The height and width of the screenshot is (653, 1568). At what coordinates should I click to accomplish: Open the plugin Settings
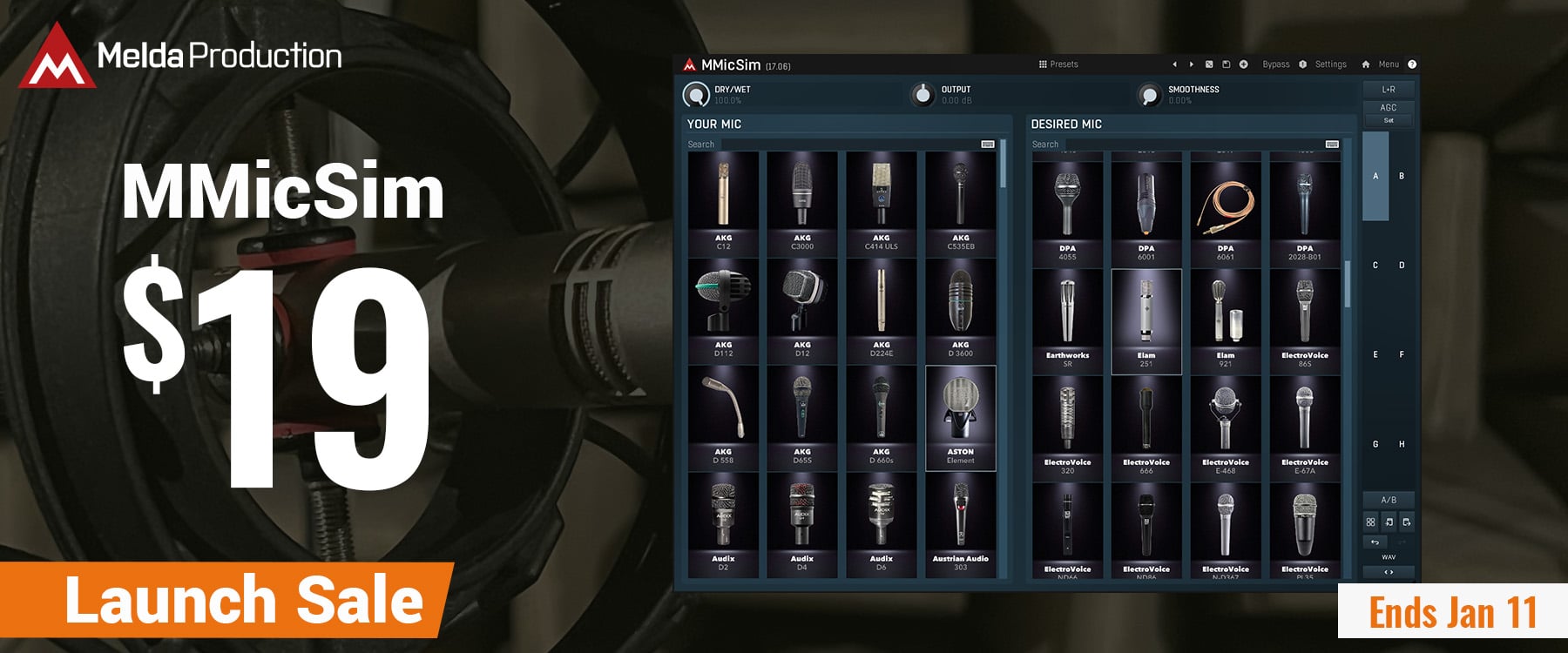tap(1330, 64)
